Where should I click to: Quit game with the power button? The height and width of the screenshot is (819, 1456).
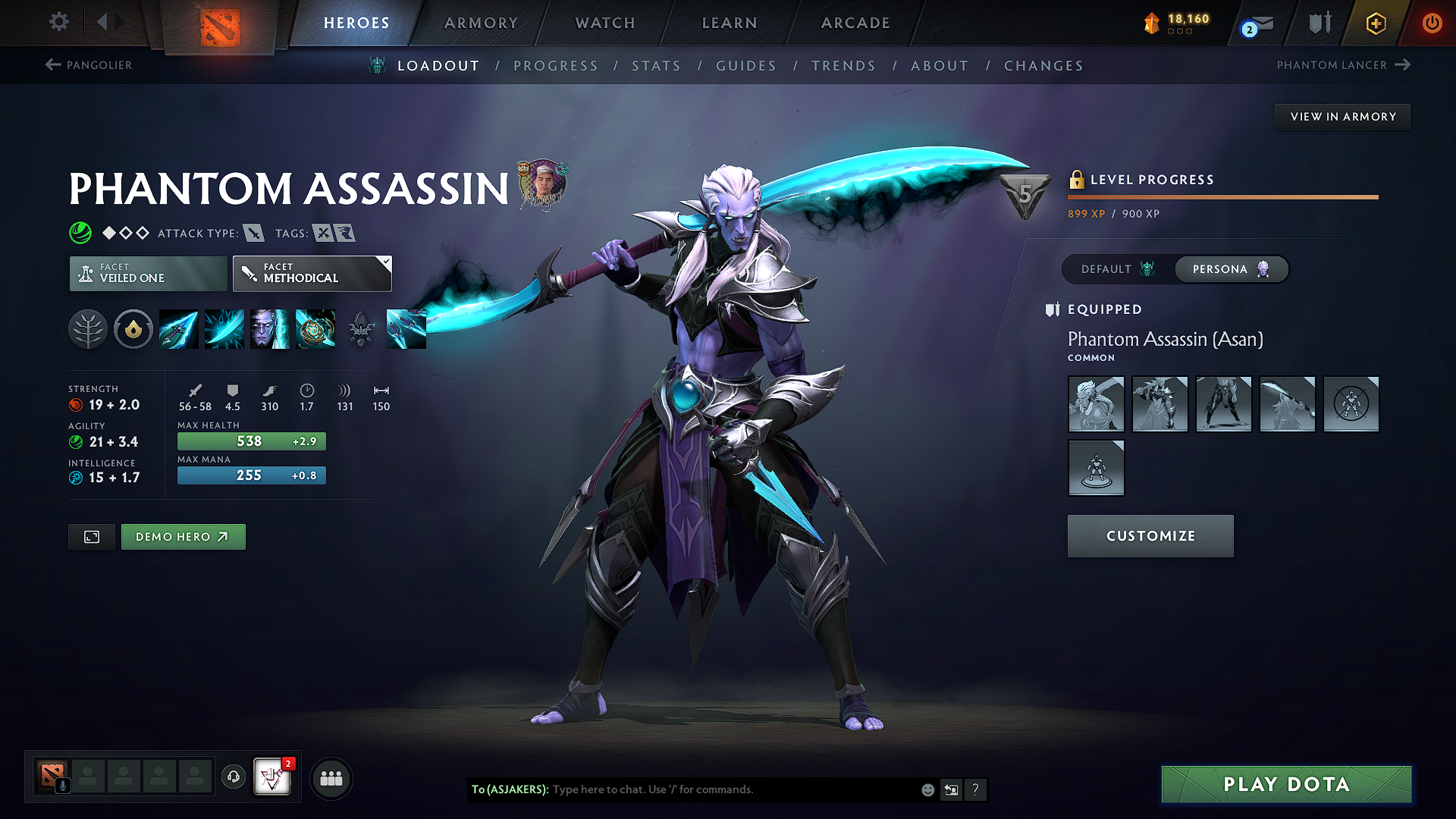pyautogui.click(x=1432, y=23)
